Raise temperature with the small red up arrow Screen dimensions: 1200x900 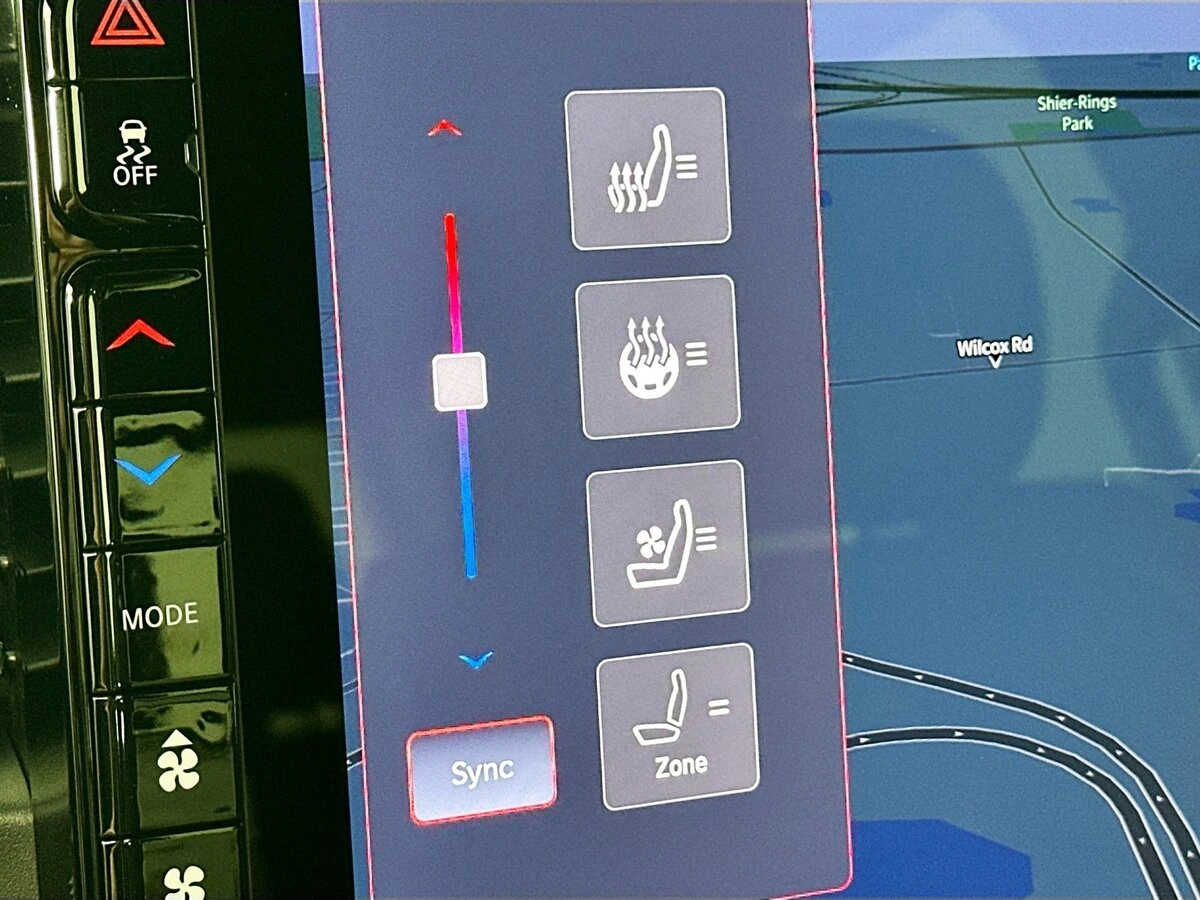(x=444, y=128)
